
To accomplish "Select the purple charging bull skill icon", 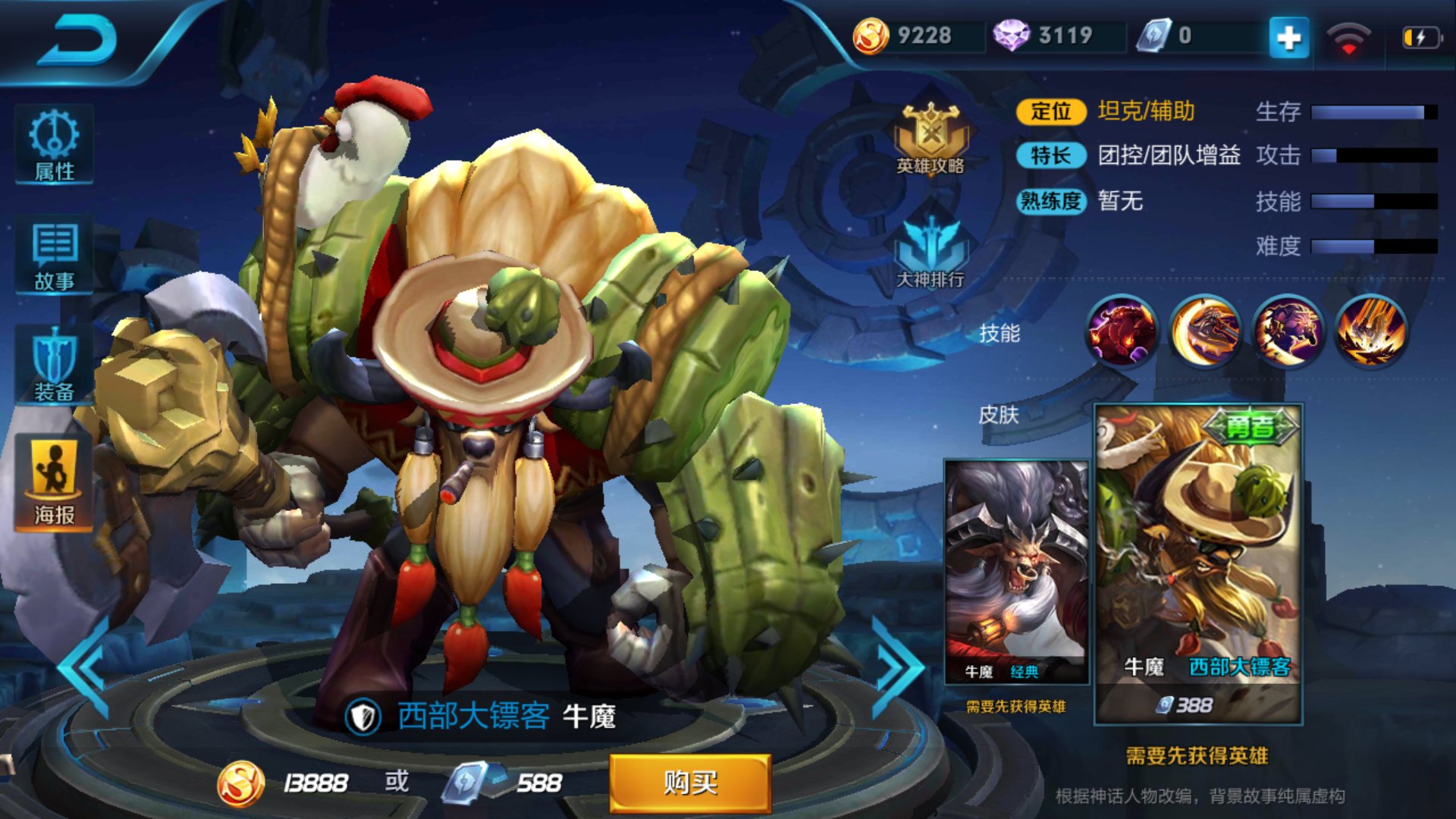I will [1288, 331].
